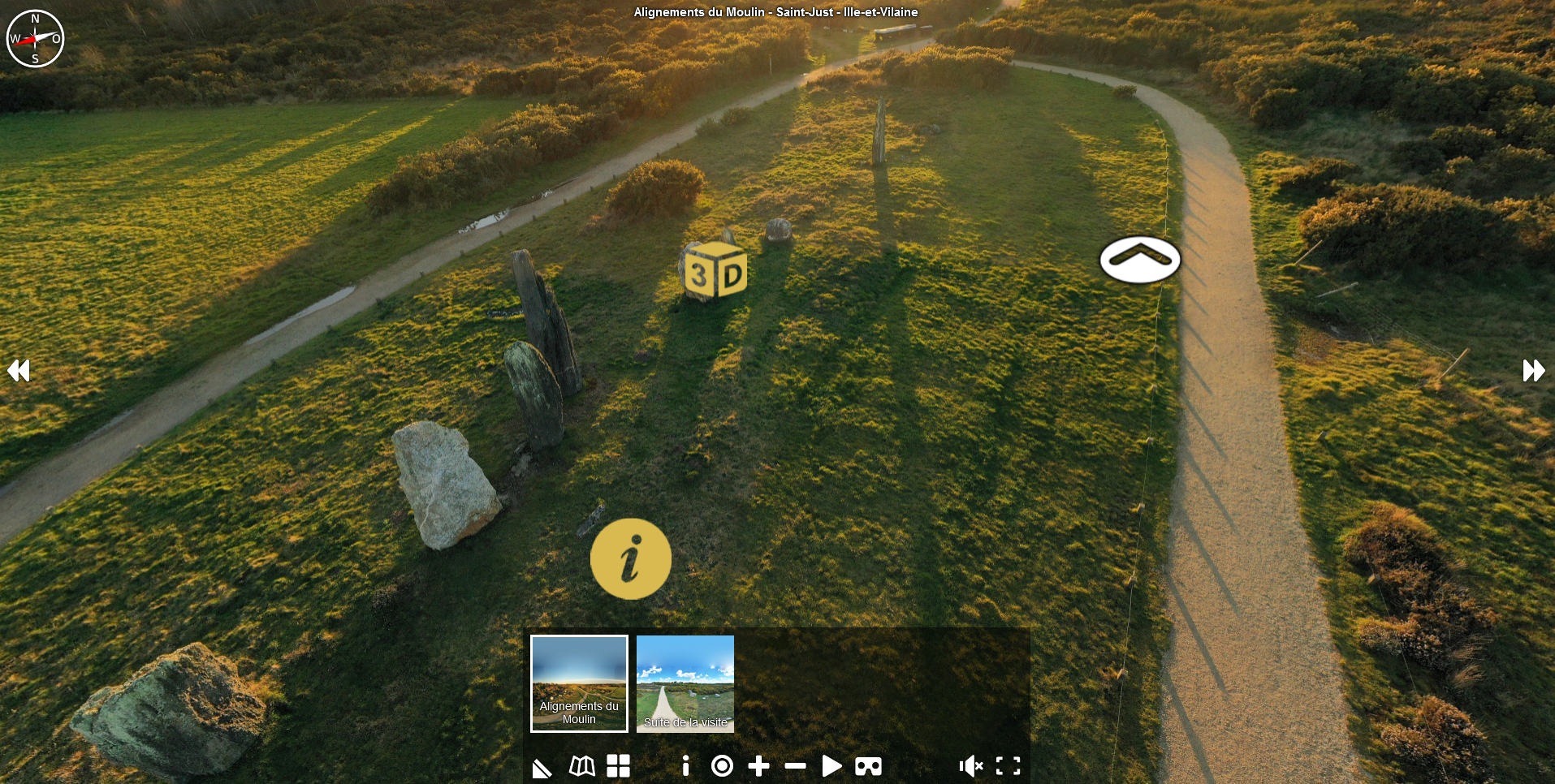
Task: Select the Alignements du Moulin thumbnail
Action: (x=579, y=683)
